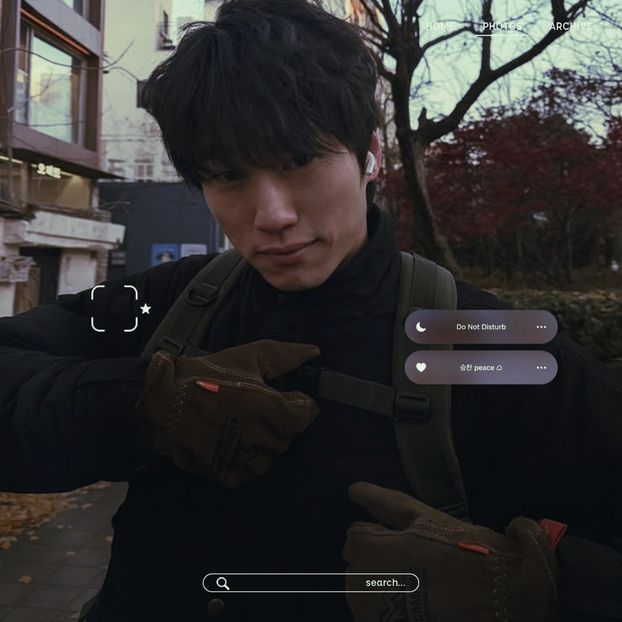
Task: Select the white focus bracket frame
Action: point(114,308)
